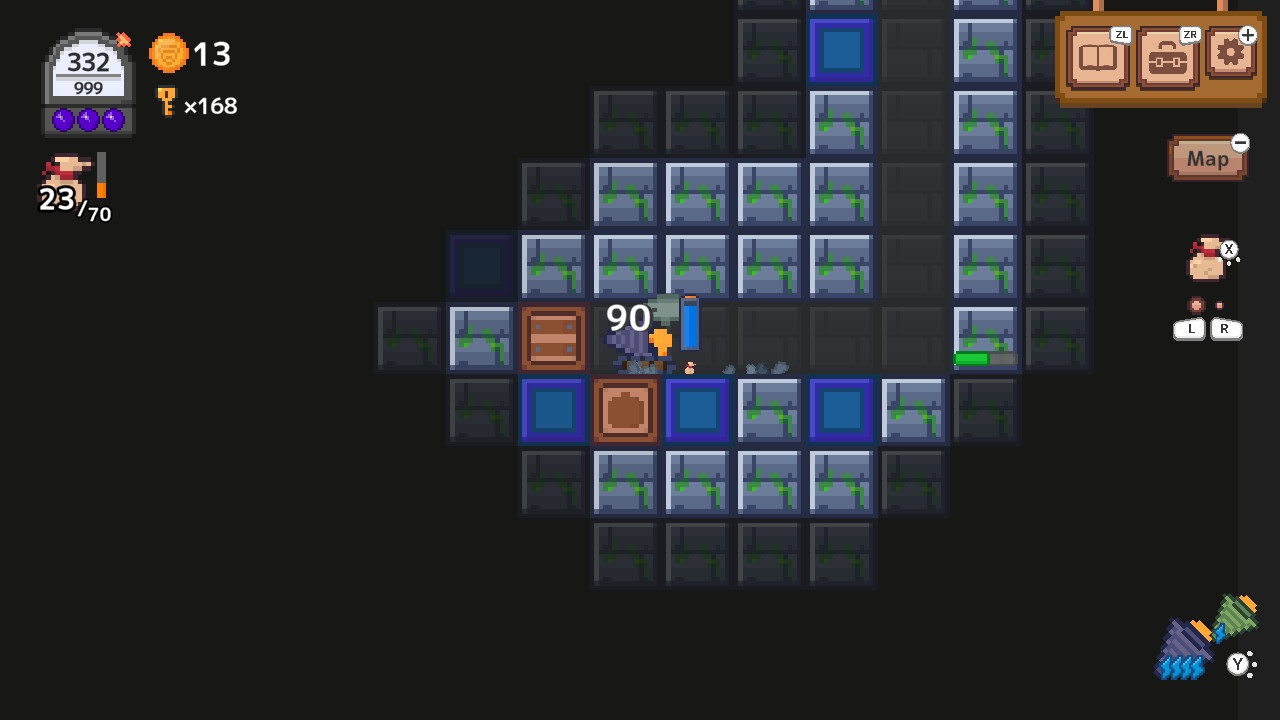Click the wooden crate block beside the player
1280x720 pixels.
point(553,337)
